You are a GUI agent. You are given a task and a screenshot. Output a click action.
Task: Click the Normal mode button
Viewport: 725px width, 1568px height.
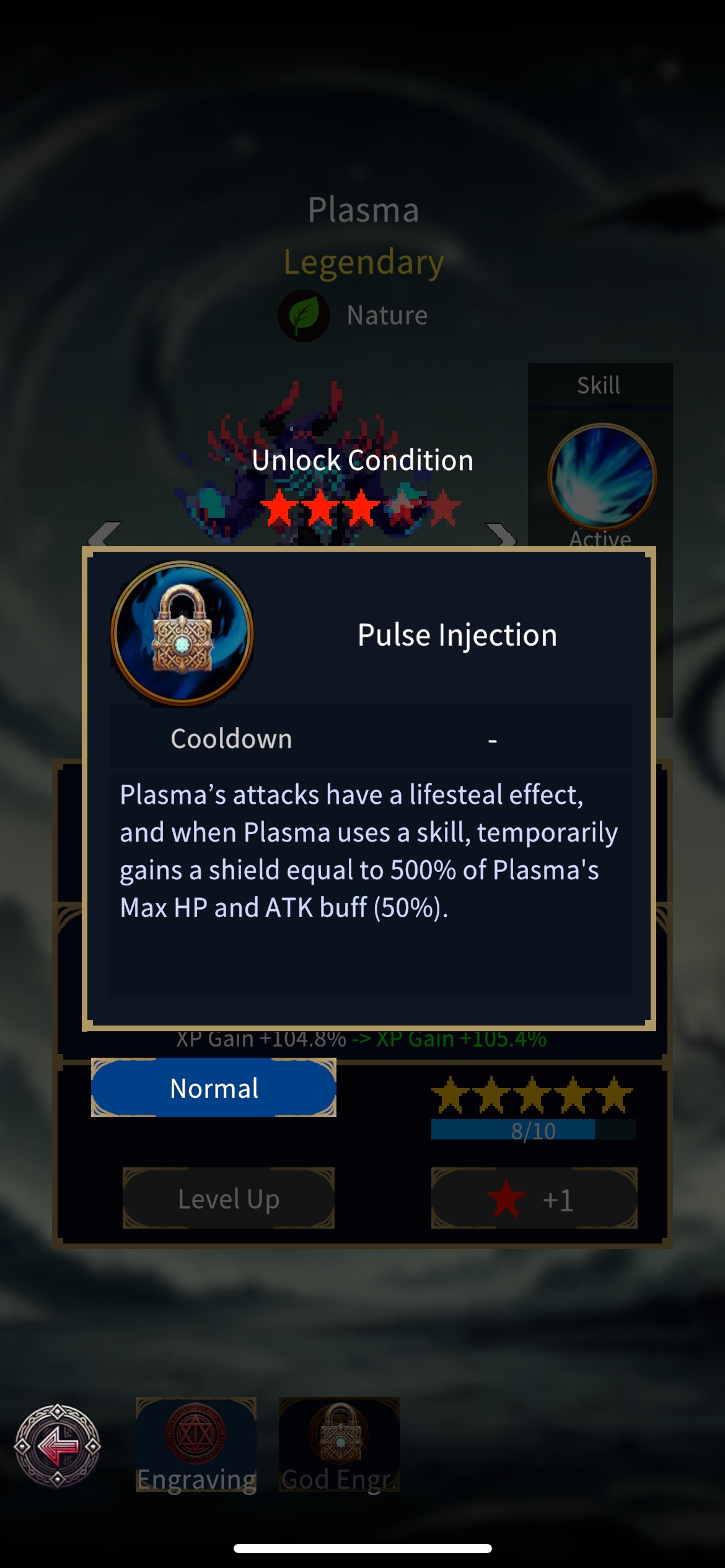tap(214, 1088)
